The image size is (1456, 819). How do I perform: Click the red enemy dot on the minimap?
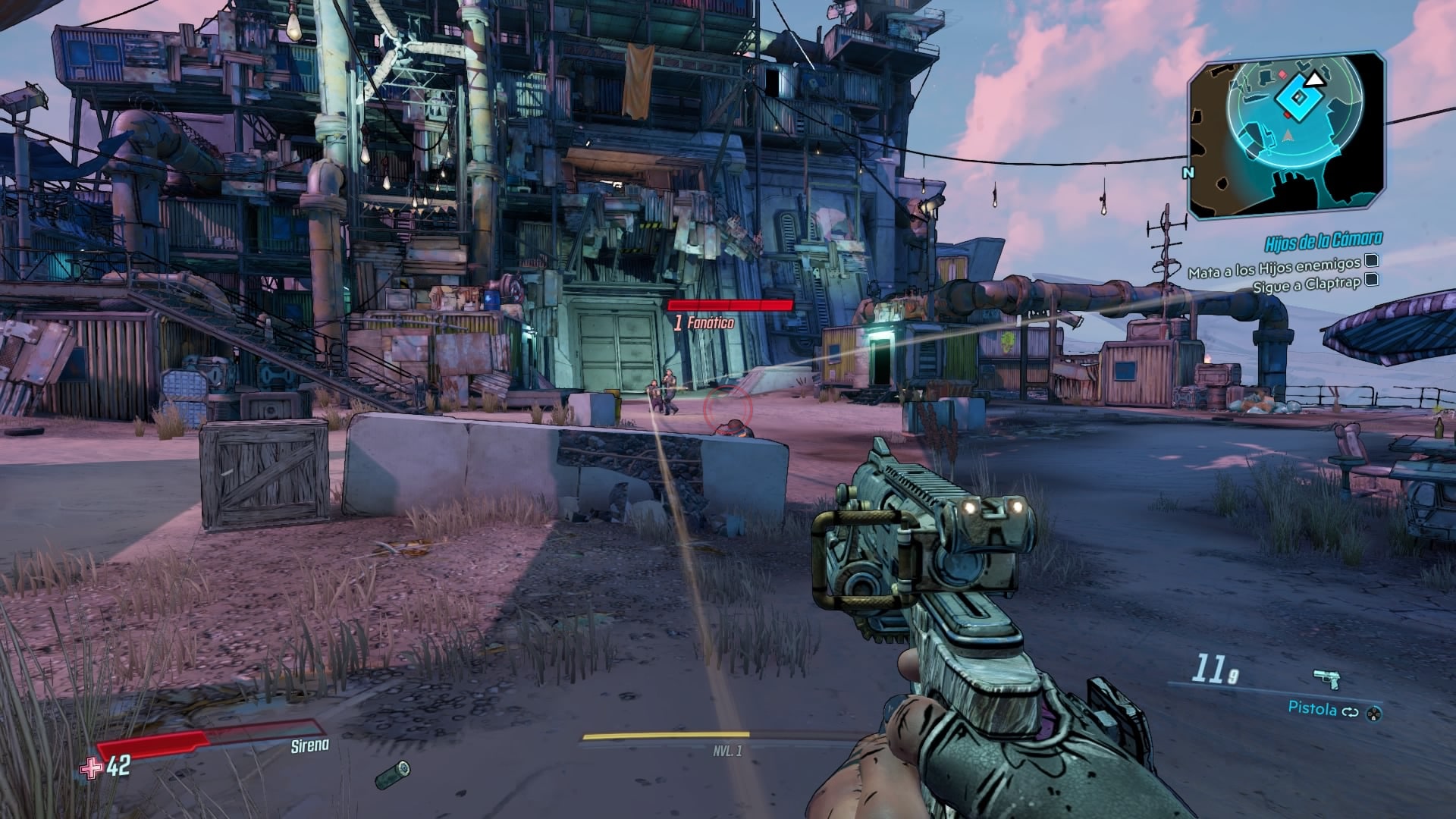coord(1282,74)
